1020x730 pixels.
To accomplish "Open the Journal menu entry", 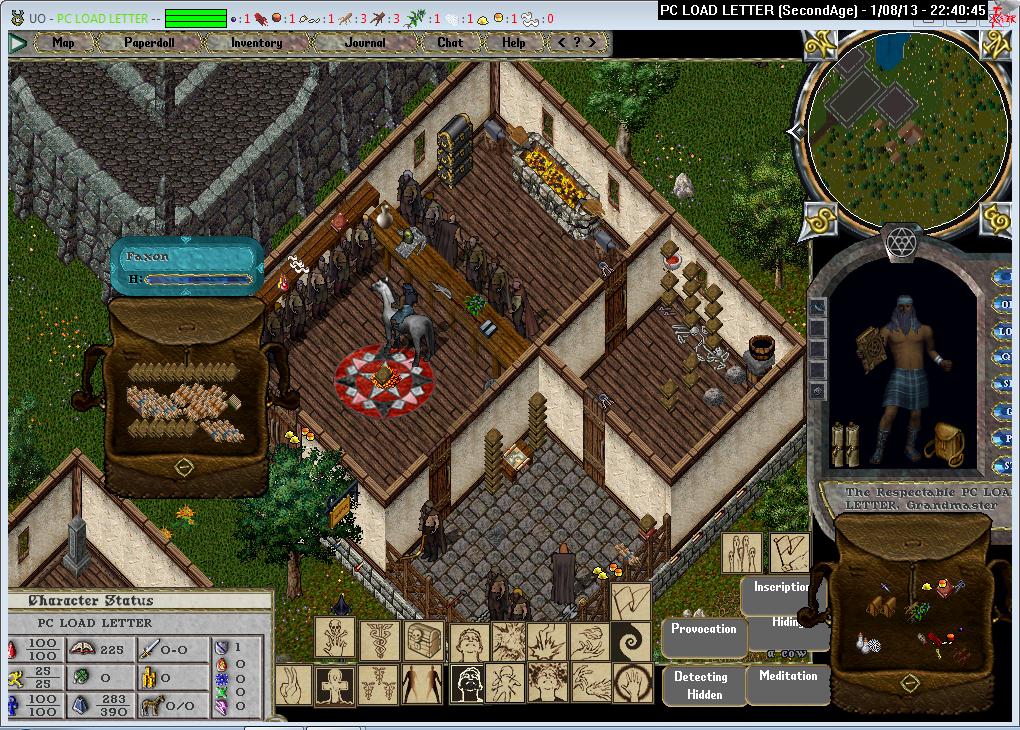I will [x=364, y=43].
